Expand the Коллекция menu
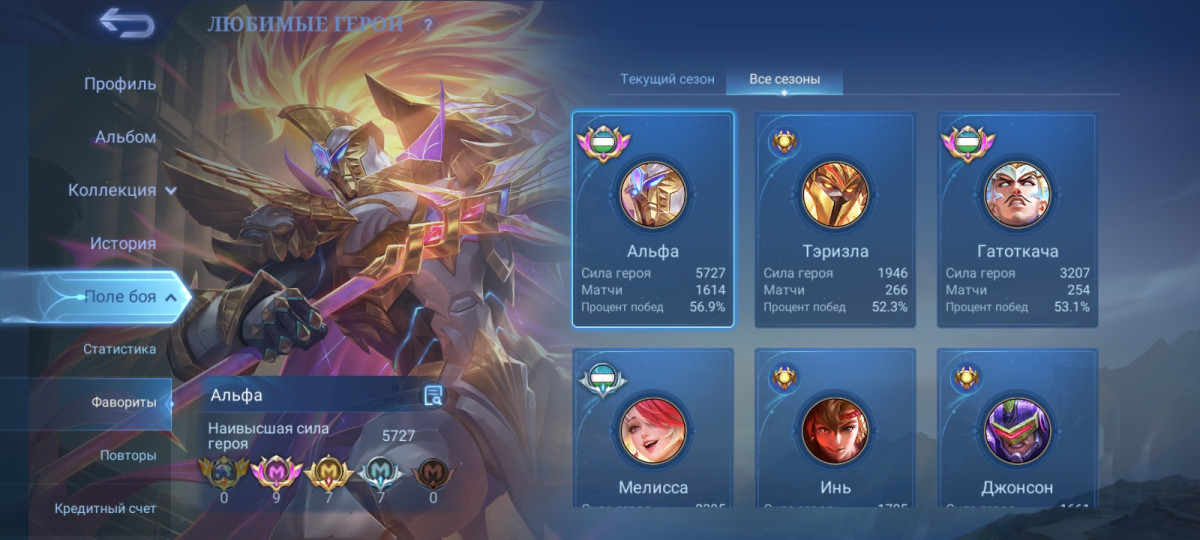This screenshot has height=540, width=1200. (121, 190)
